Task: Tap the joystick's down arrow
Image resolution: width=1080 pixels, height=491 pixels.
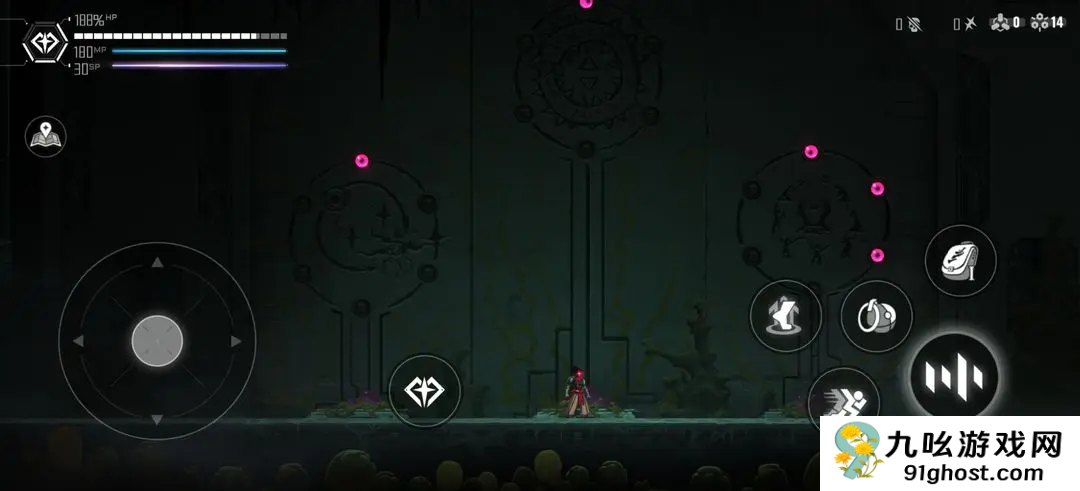Action: pos(157,419)
